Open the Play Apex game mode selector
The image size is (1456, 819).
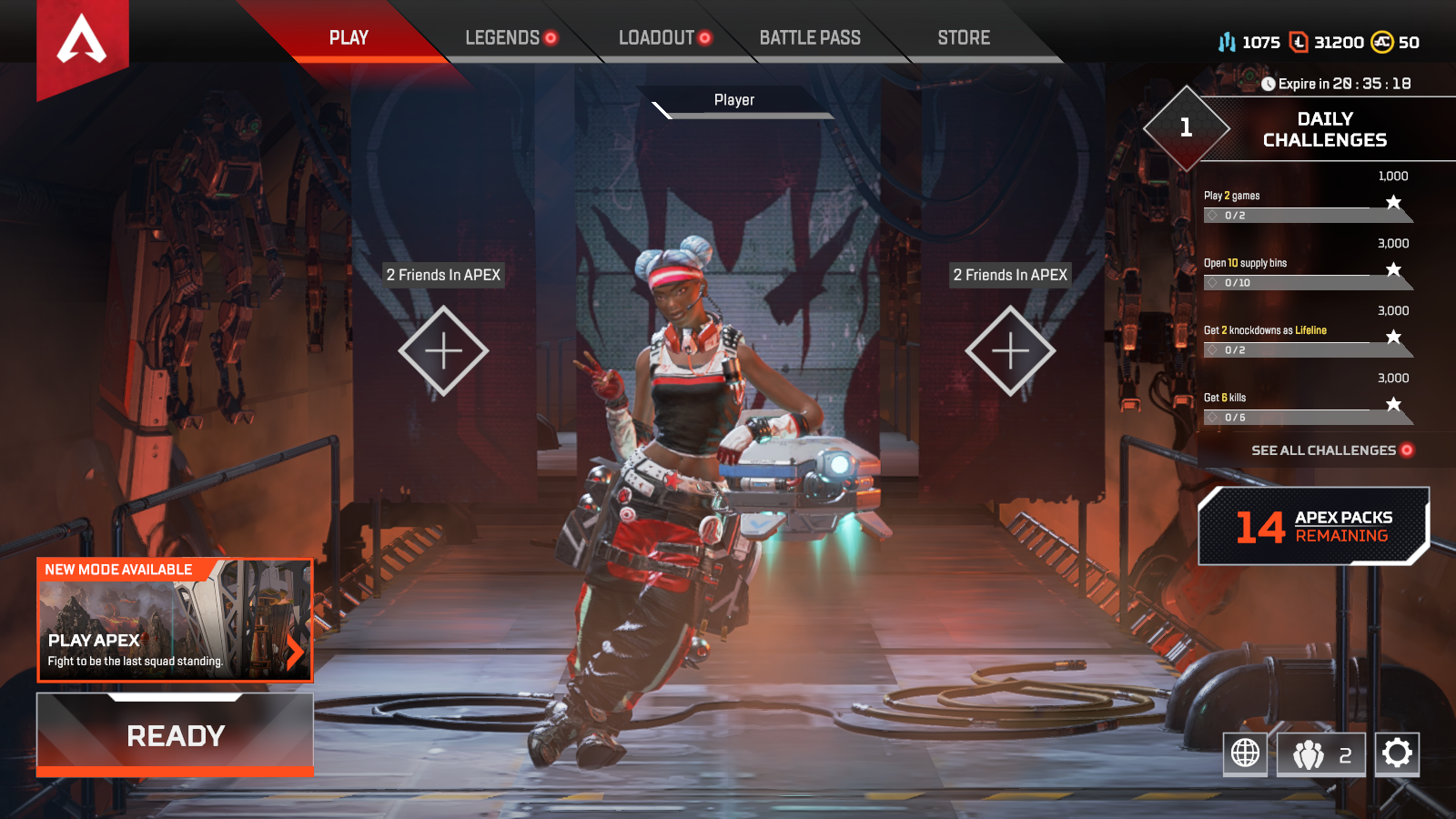click(175, 621)
